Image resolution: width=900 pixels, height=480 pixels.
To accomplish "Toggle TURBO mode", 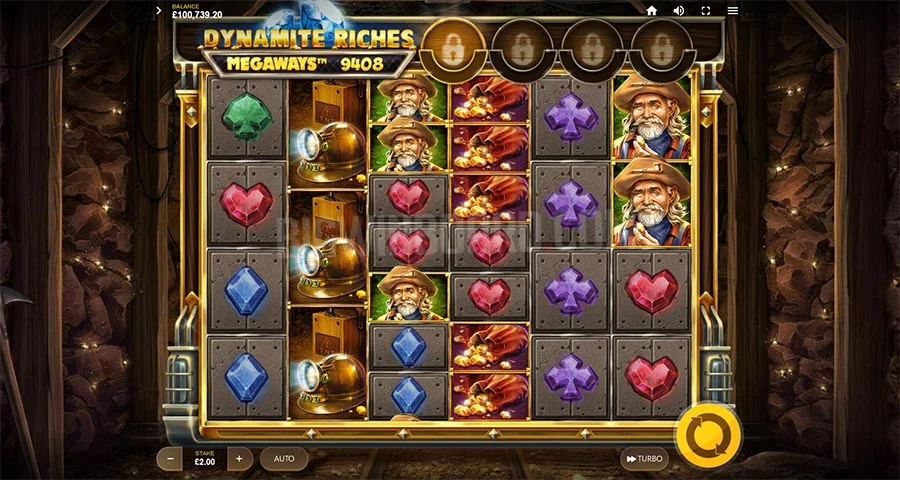I will coord(643,459).
